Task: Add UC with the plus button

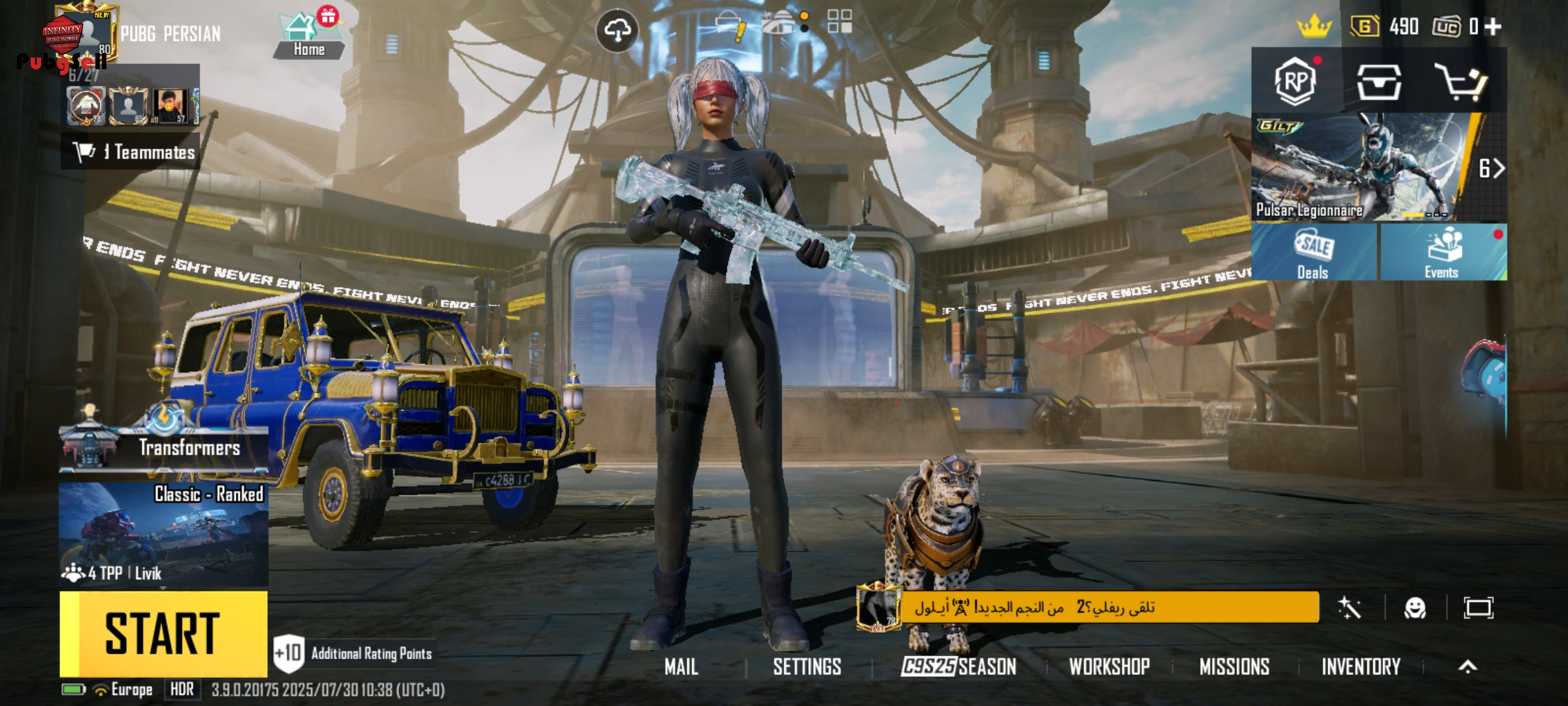Action: point(1493,27)
